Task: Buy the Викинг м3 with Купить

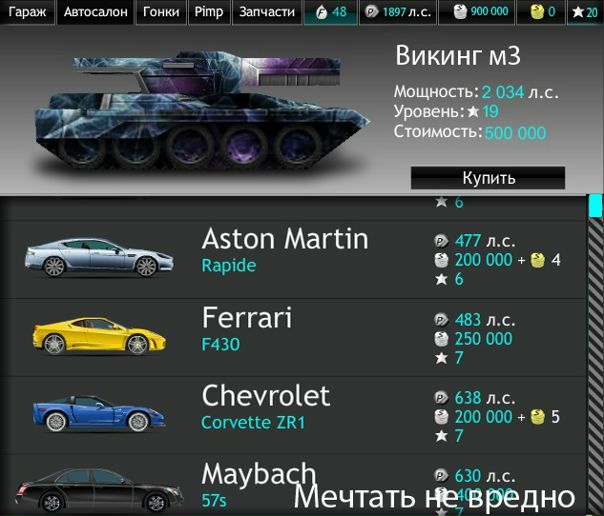Action: click(488, 178)
